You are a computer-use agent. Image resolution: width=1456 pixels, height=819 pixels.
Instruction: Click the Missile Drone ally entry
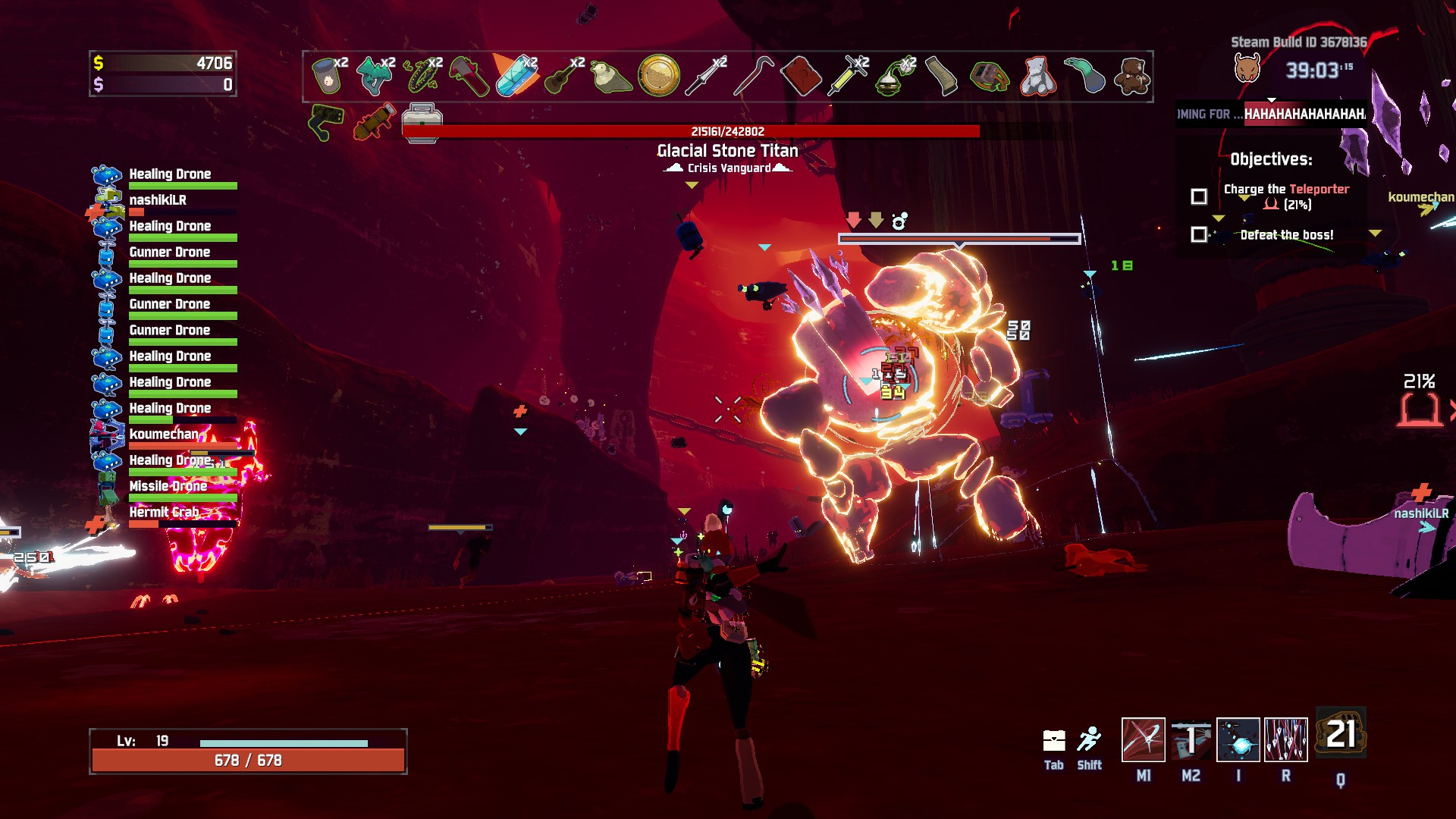pos(168,486)
